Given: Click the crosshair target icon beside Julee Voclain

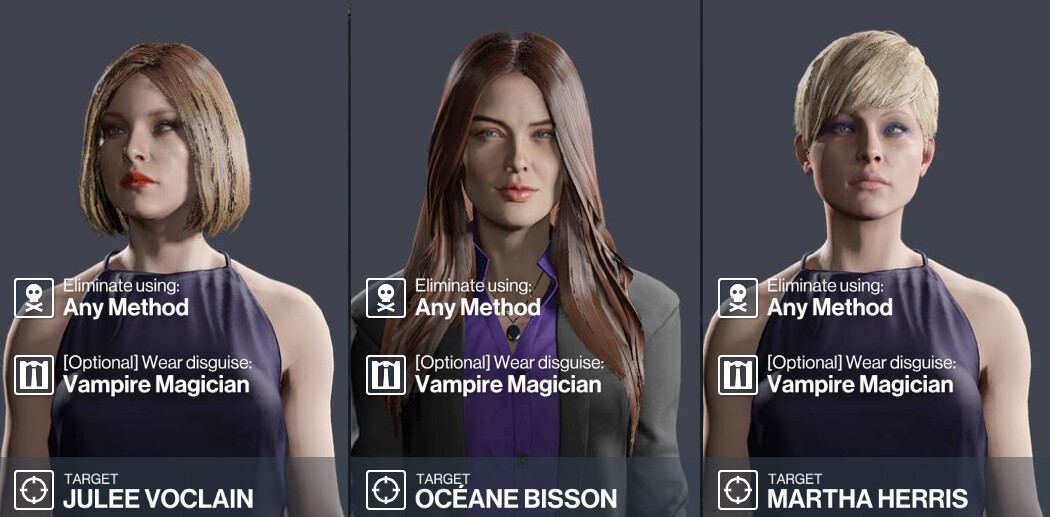Looking at the screenshot, I should (x=33, y=490).
